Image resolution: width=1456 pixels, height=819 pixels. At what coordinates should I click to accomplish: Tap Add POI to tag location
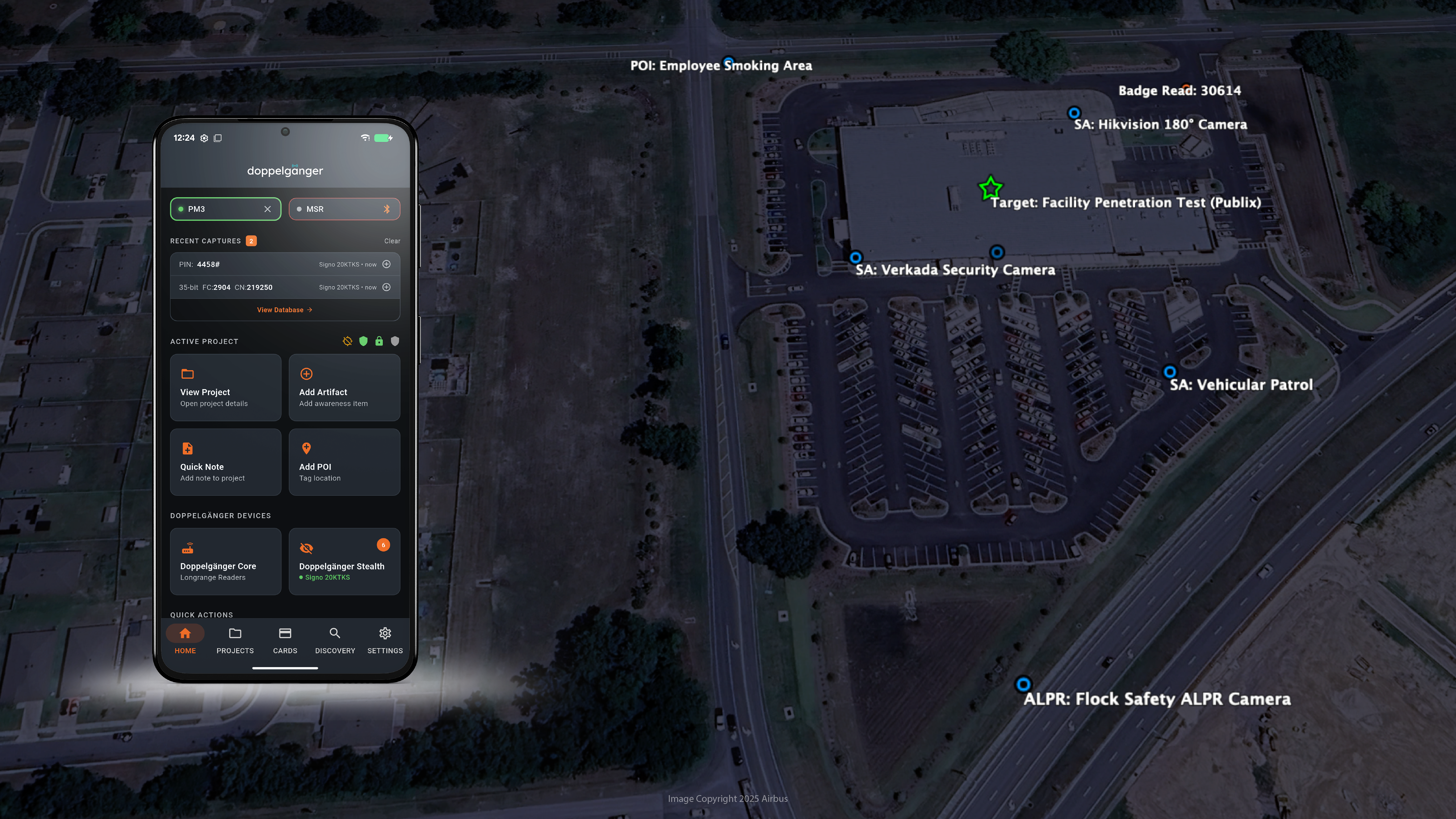[344, 462]
